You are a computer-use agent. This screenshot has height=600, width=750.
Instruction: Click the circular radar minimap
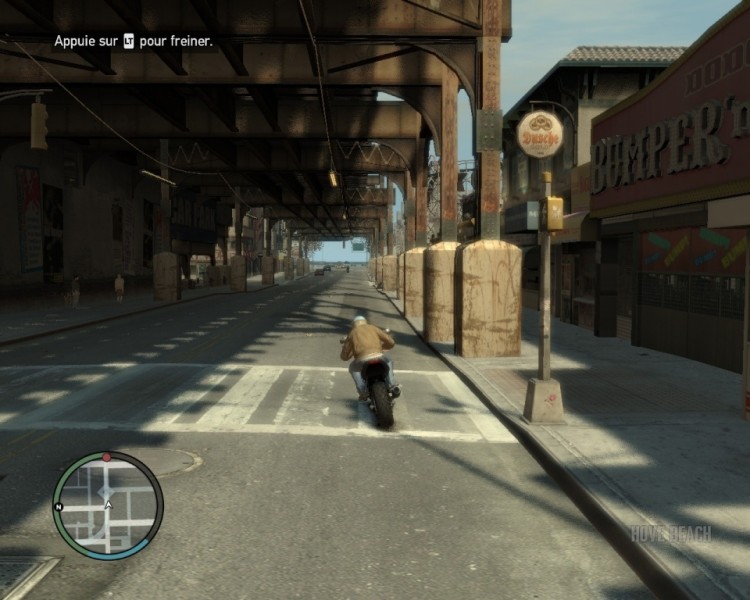(108, 505)
